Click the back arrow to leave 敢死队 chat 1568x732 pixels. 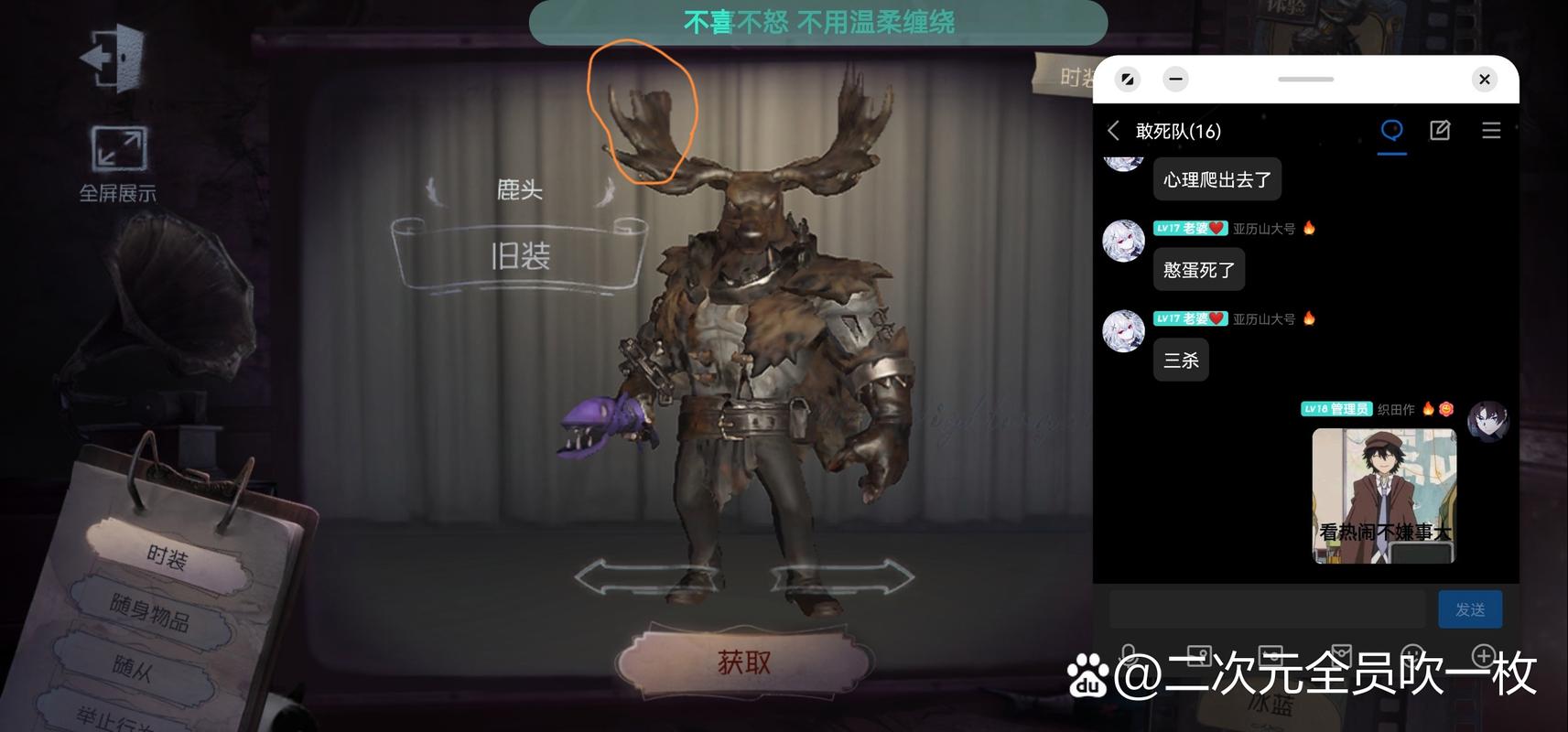click(x=1113, y=130)
